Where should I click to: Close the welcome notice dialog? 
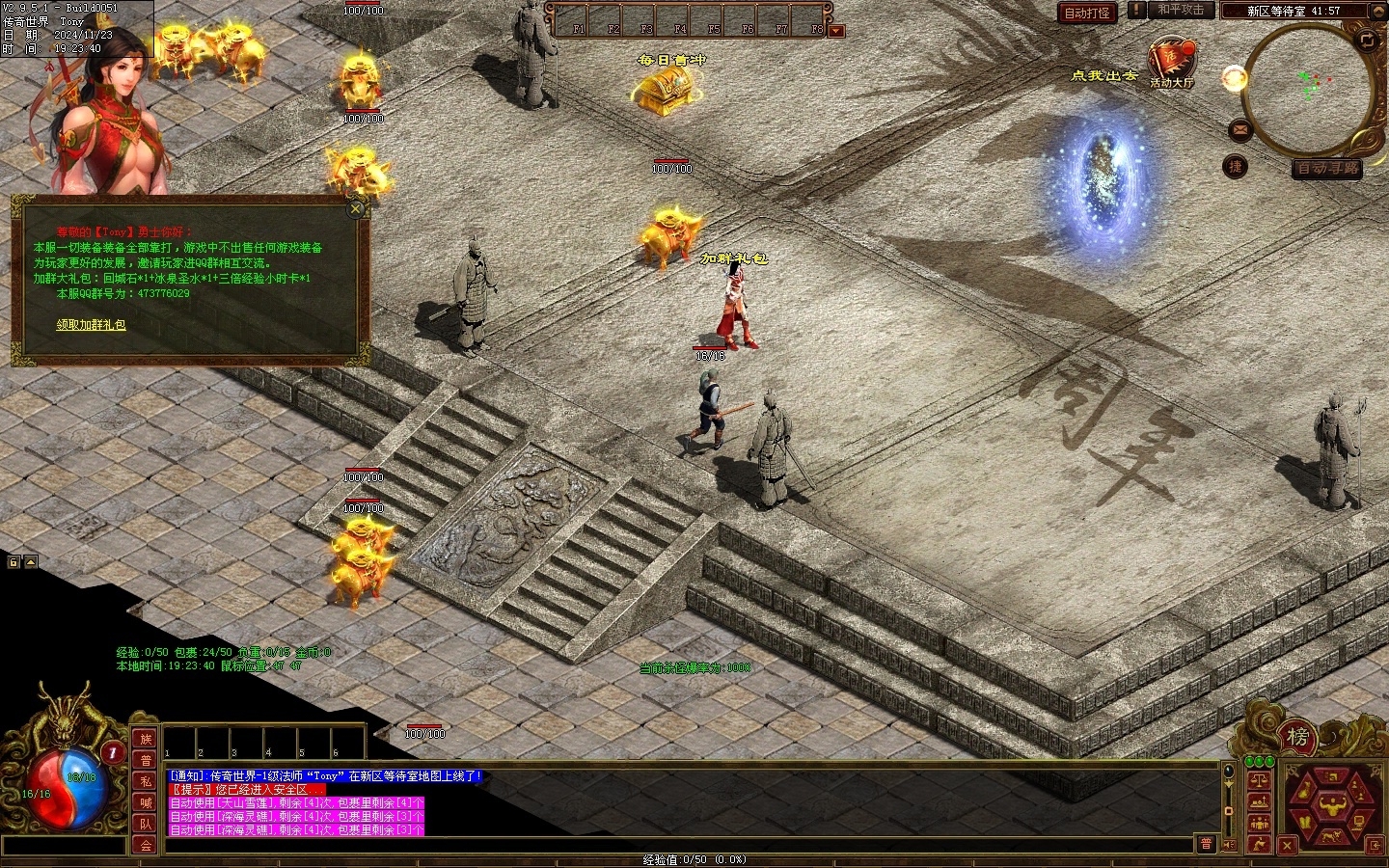tap(356, 208)
